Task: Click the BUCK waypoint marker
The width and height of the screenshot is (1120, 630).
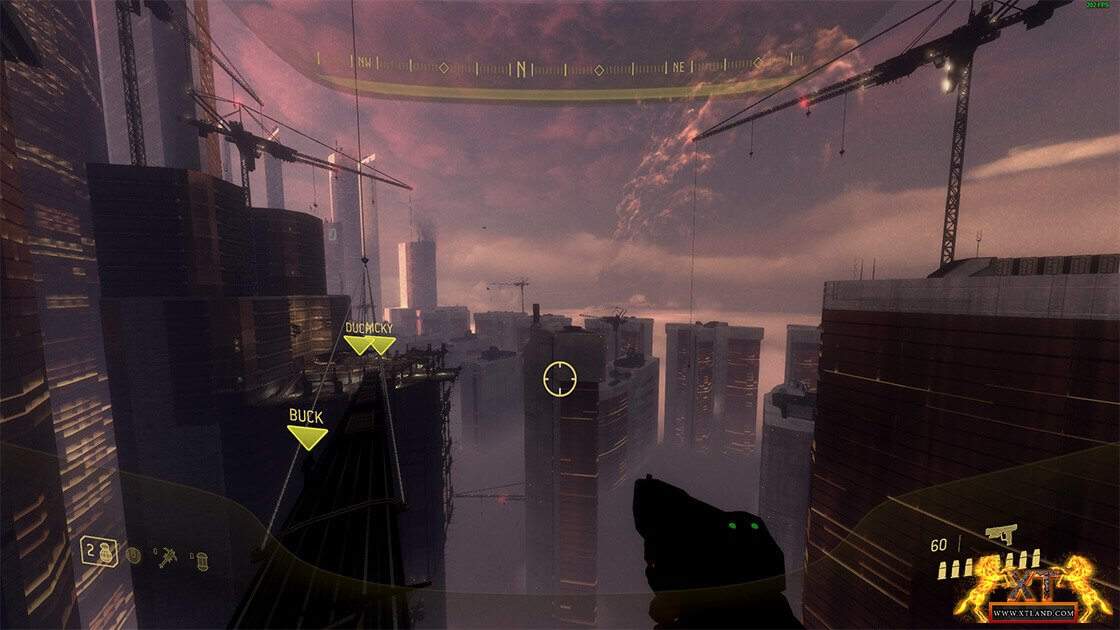Action: click(x=306, y=434)
